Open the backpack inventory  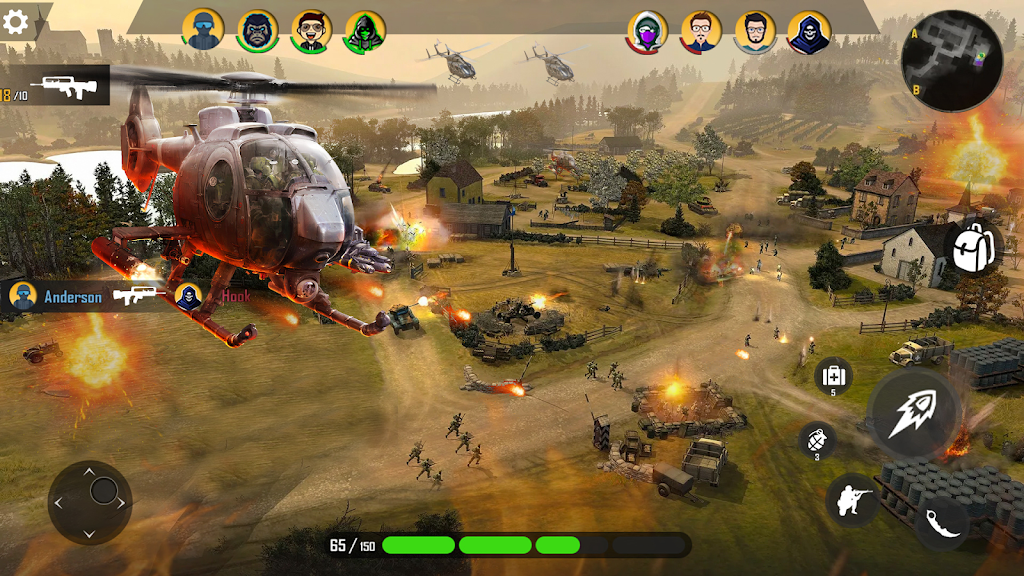tap(972, 248)
